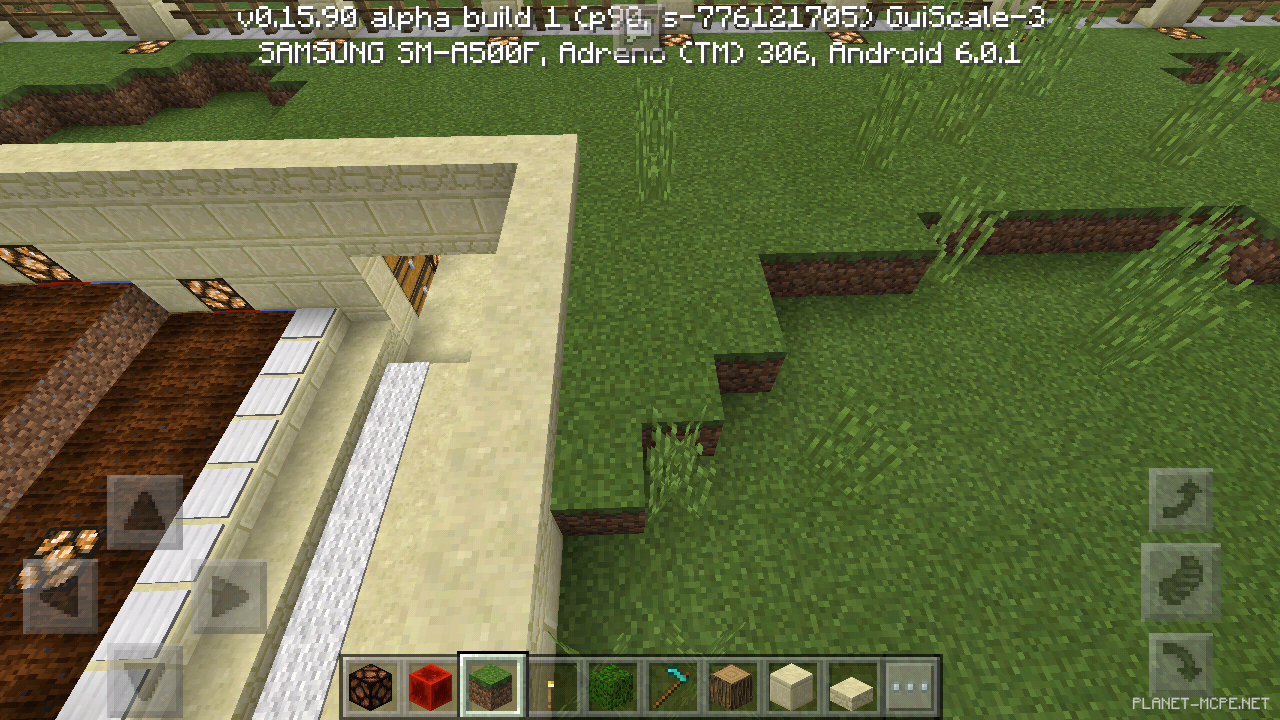Toggle flight mode with the boot button
Image resolution: width=1280 pixels, height=720 pixels.
[x=1180, y=582]
